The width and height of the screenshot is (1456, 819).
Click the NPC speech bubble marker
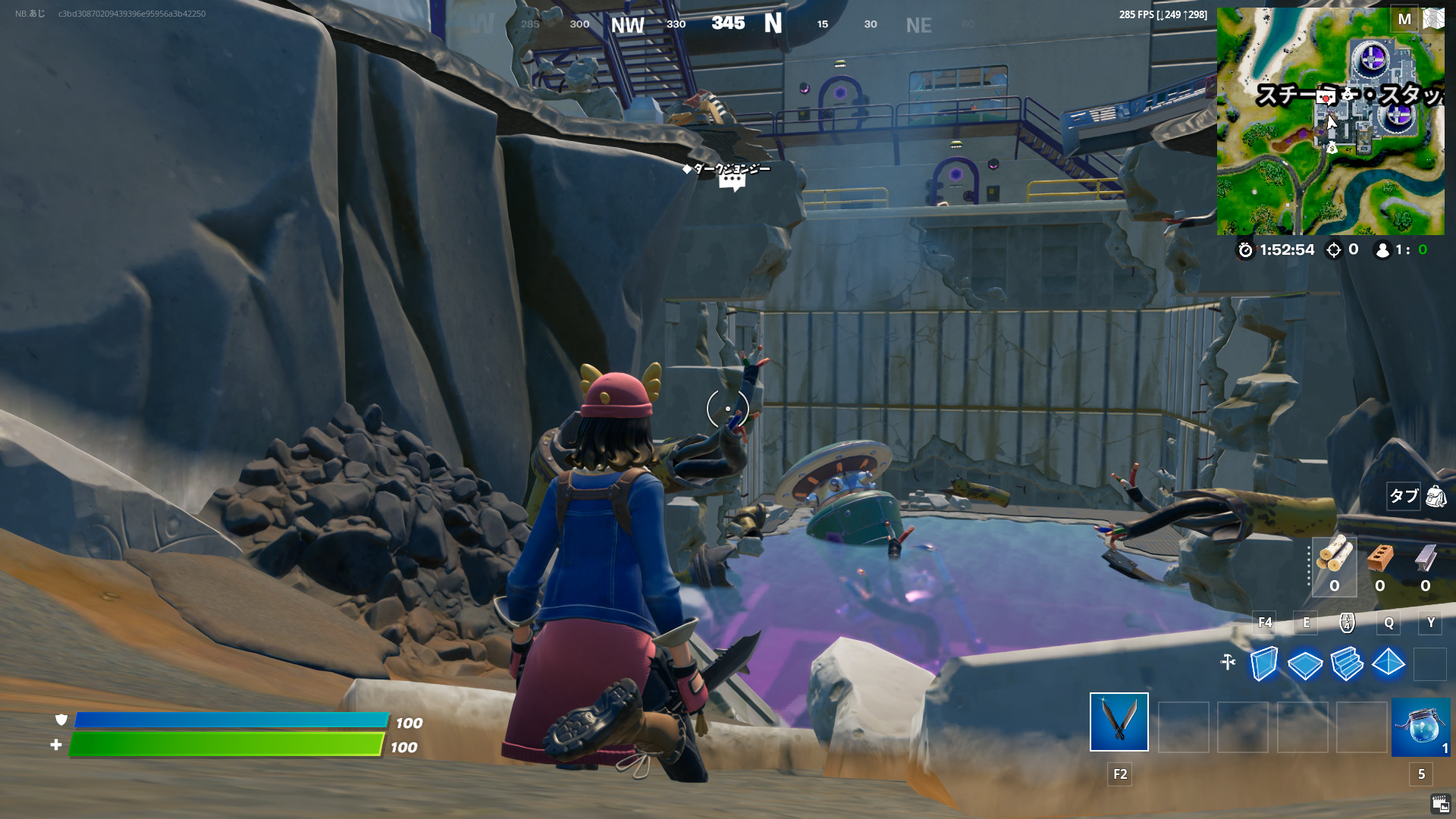(732, 182)
